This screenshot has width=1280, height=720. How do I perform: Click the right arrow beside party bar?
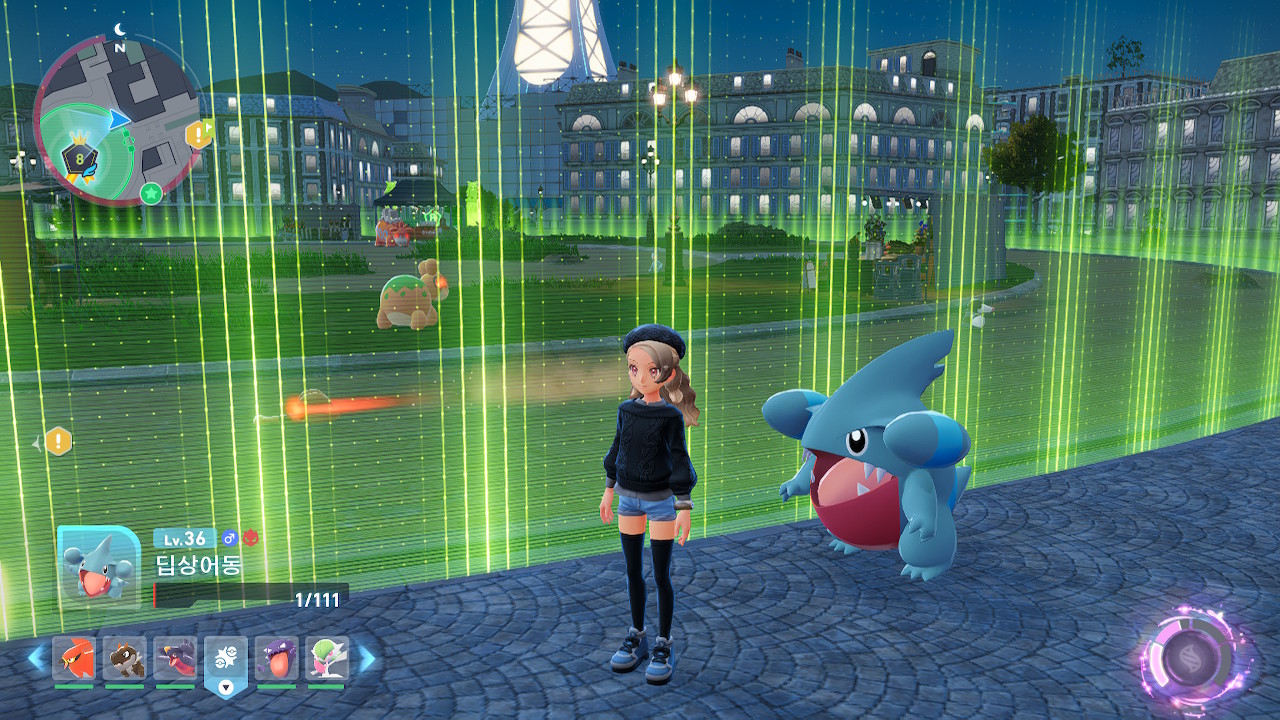(x=367, y=658)
